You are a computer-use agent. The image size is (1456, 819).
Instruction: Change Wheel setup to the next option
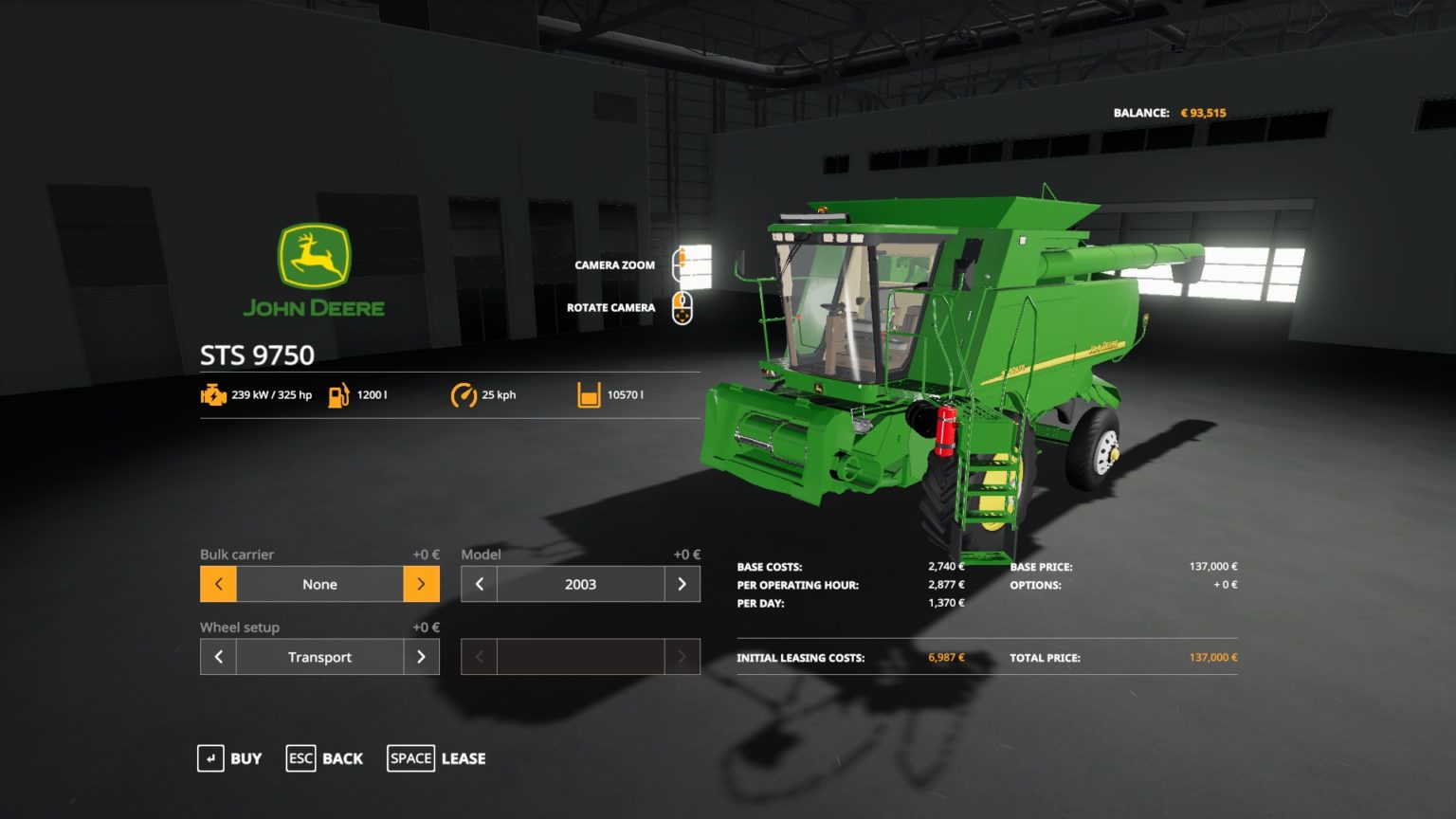tap(423, 656)
